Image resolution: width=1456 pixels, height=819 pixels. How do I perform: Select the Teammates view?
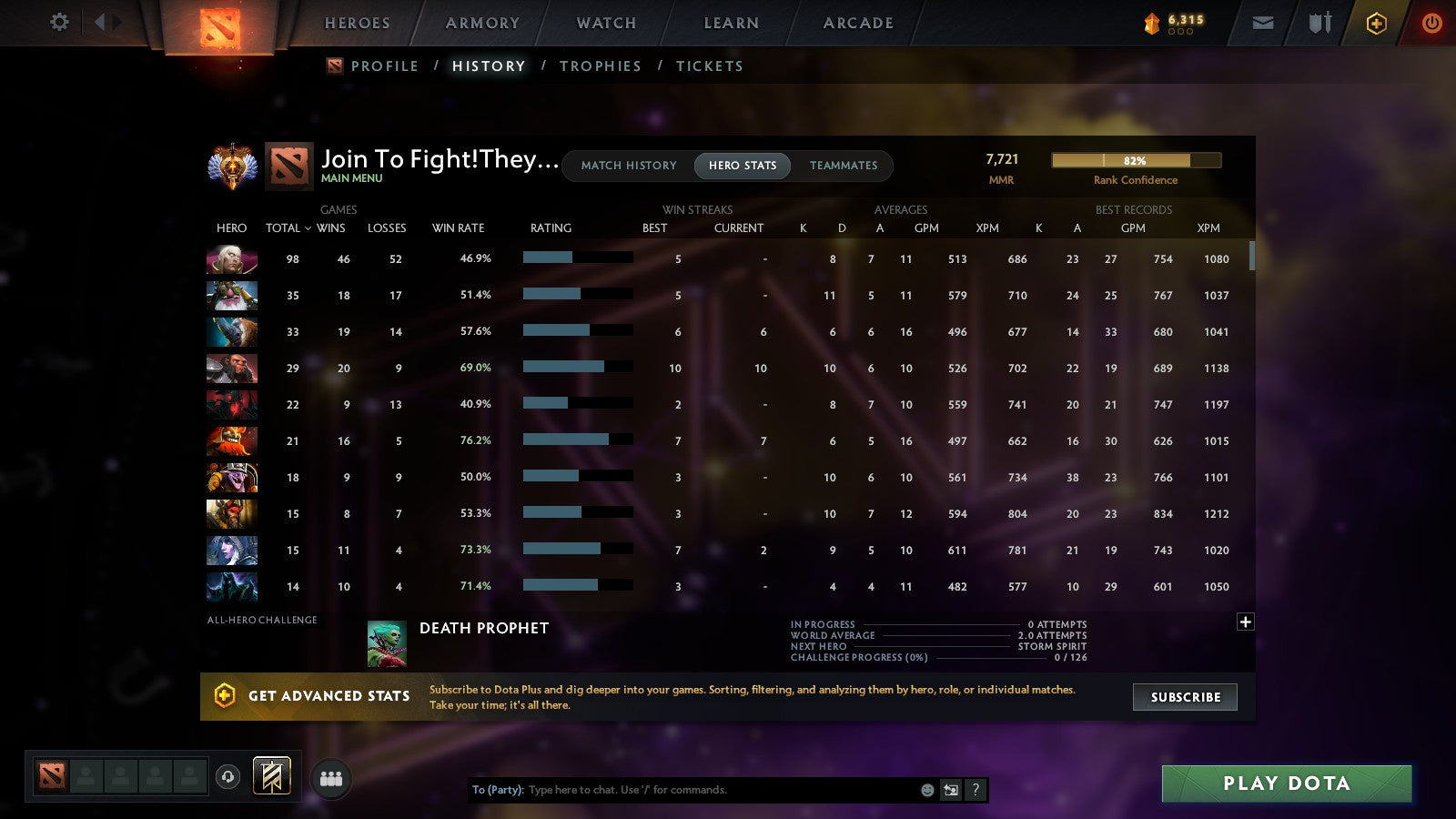point(844,166)
